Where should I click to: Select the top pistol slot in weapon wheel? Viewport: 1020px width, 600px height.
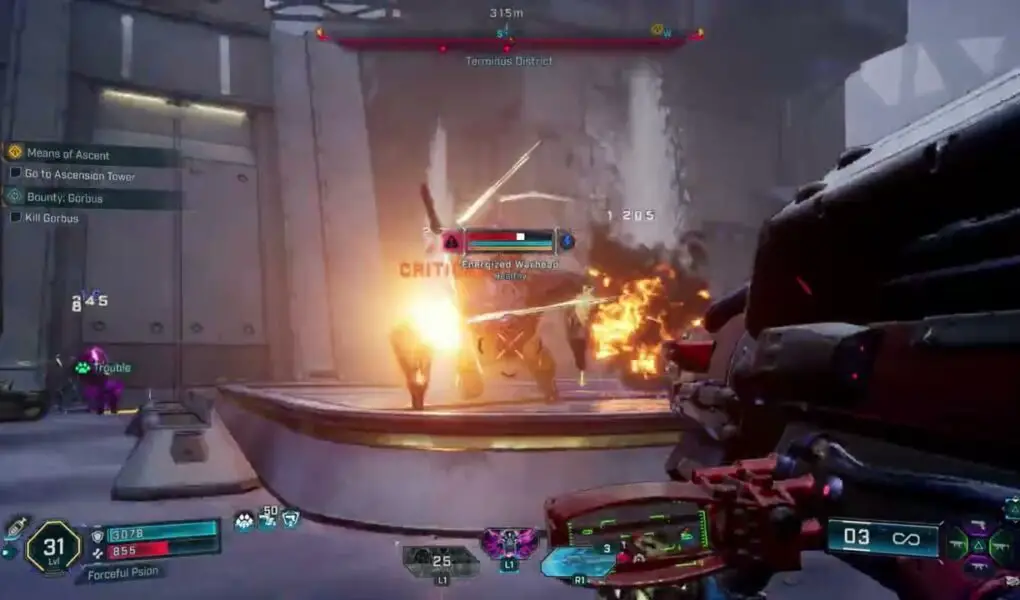pyautogui.click(x=979, y=527)
